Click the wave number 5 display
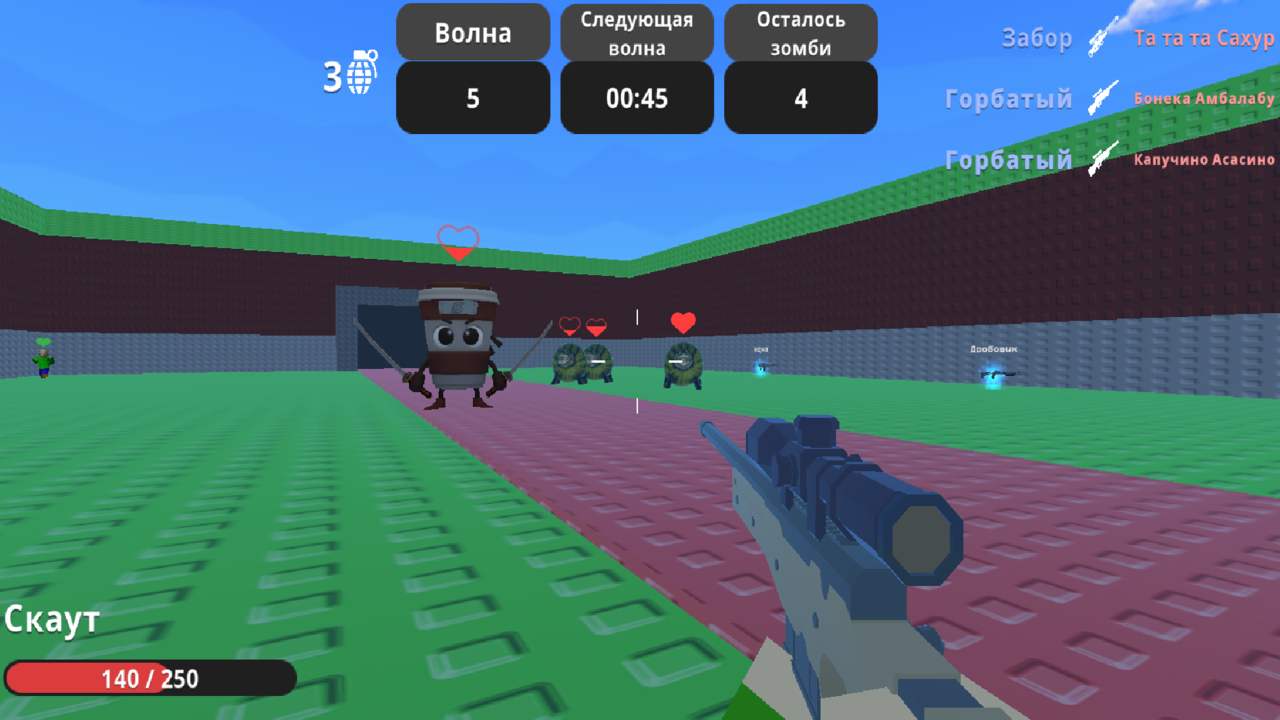Viewport: 1280px width, 720px height. coord(472,97)
